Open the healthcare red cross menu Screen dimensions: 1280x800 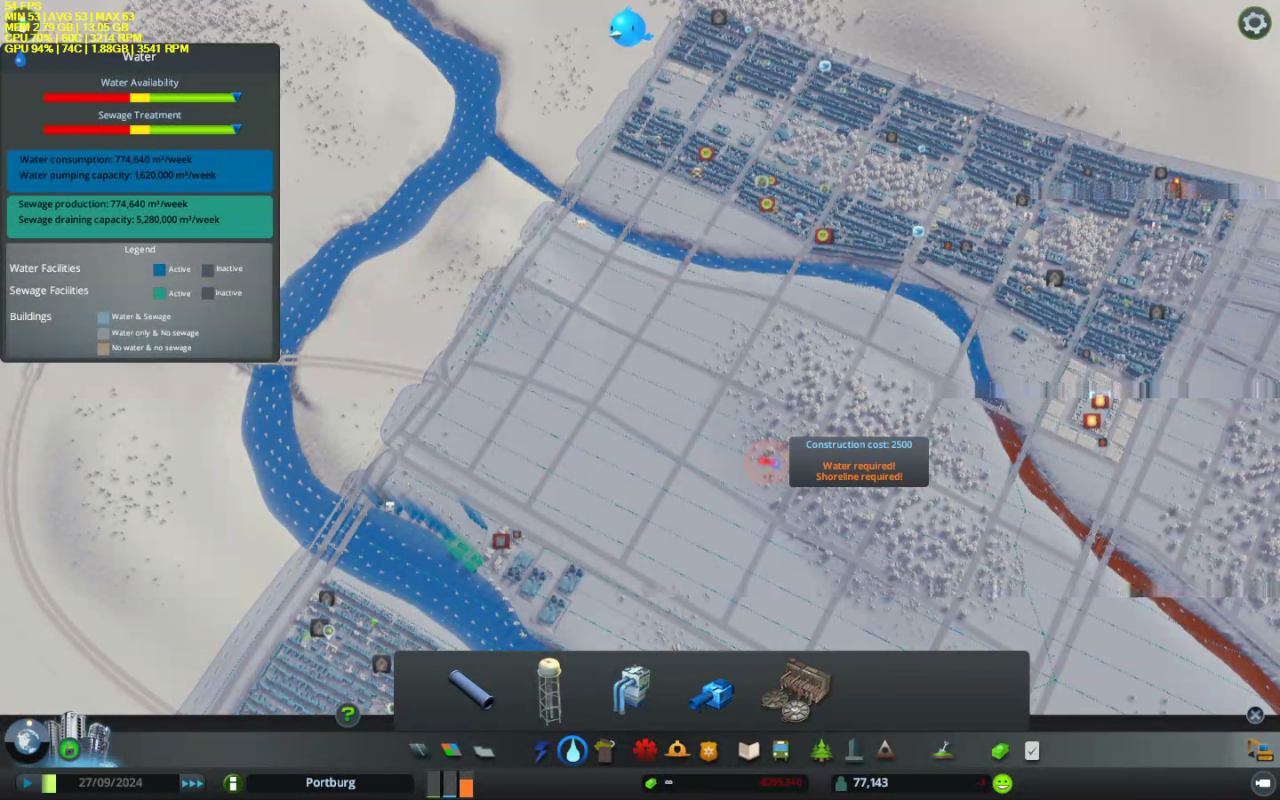pyautogui.click(x=645, y=750)
